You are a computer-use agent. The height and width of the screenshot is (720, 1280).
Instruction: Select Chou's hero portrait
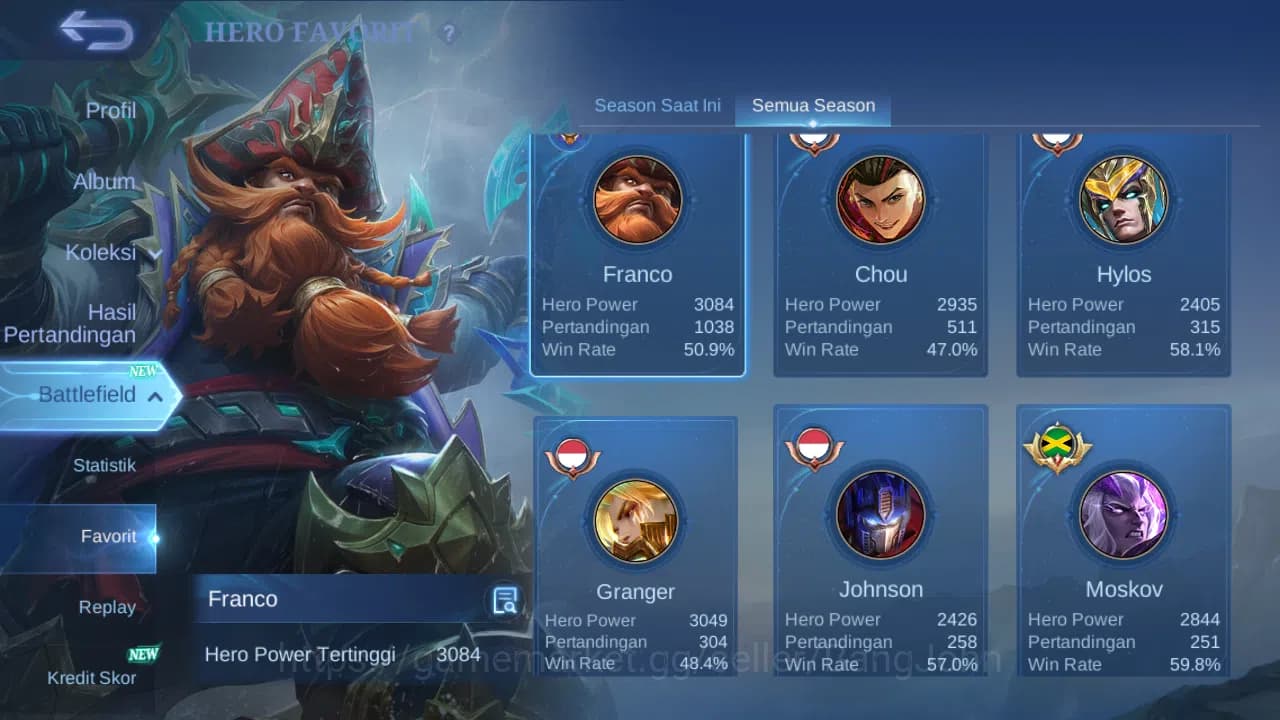tap(880, 199)
